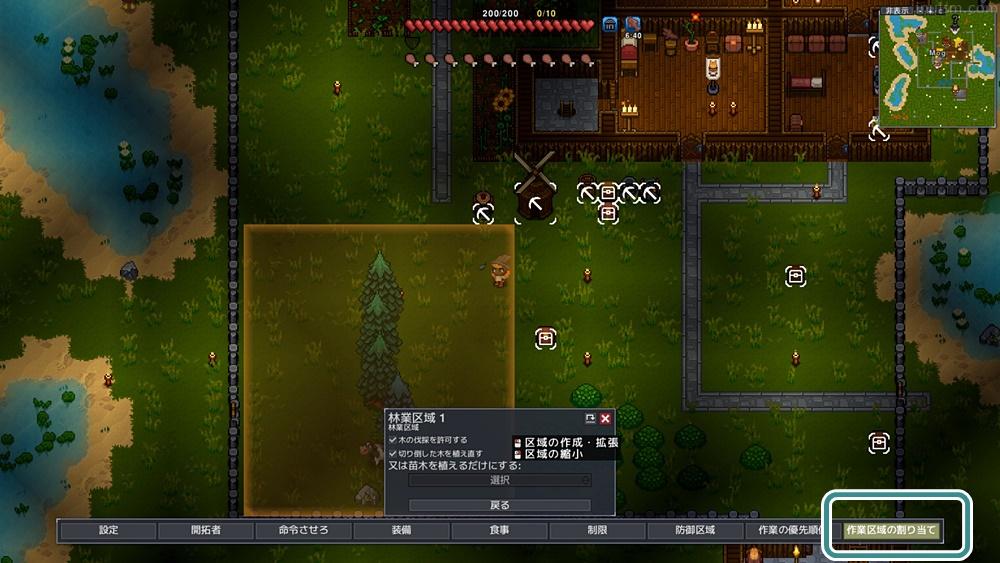The height and width of the screenshot is (563, 1000).
Task: Open the 選択 sapling dropdown
Action: [499, 480]
